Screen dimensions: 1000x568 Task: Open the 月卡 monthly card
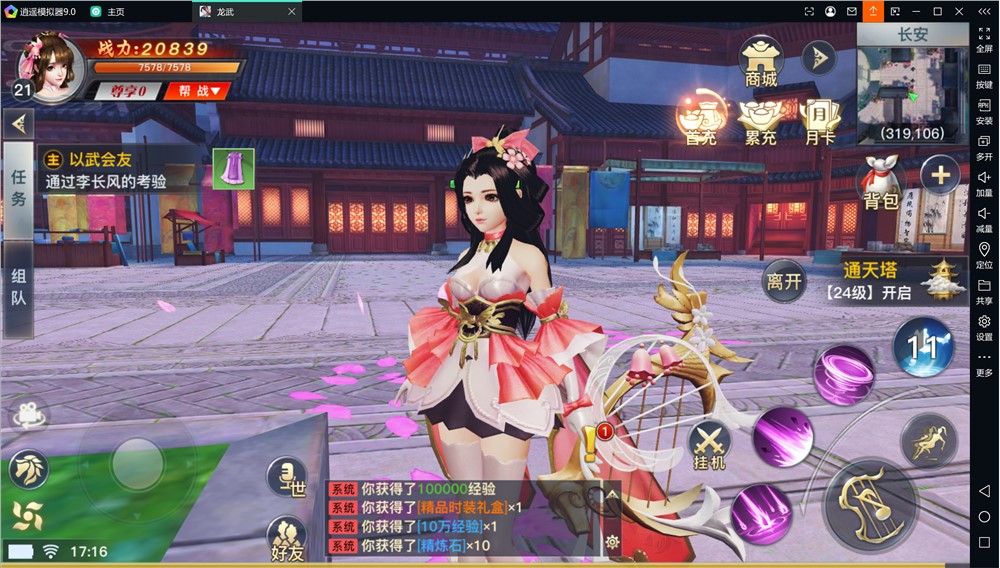click(820, 121)
